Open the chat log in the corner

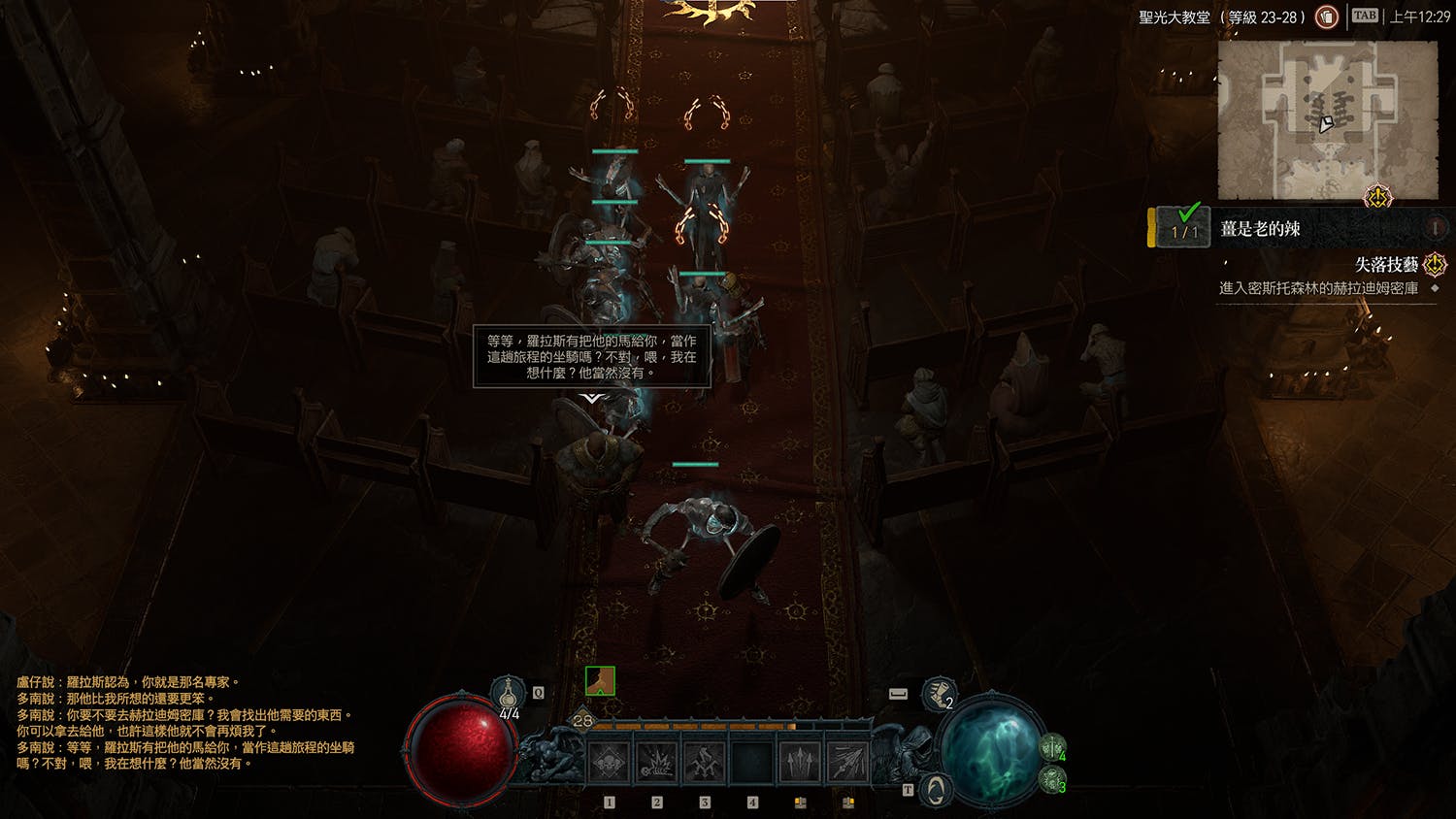tap(184, 723)
